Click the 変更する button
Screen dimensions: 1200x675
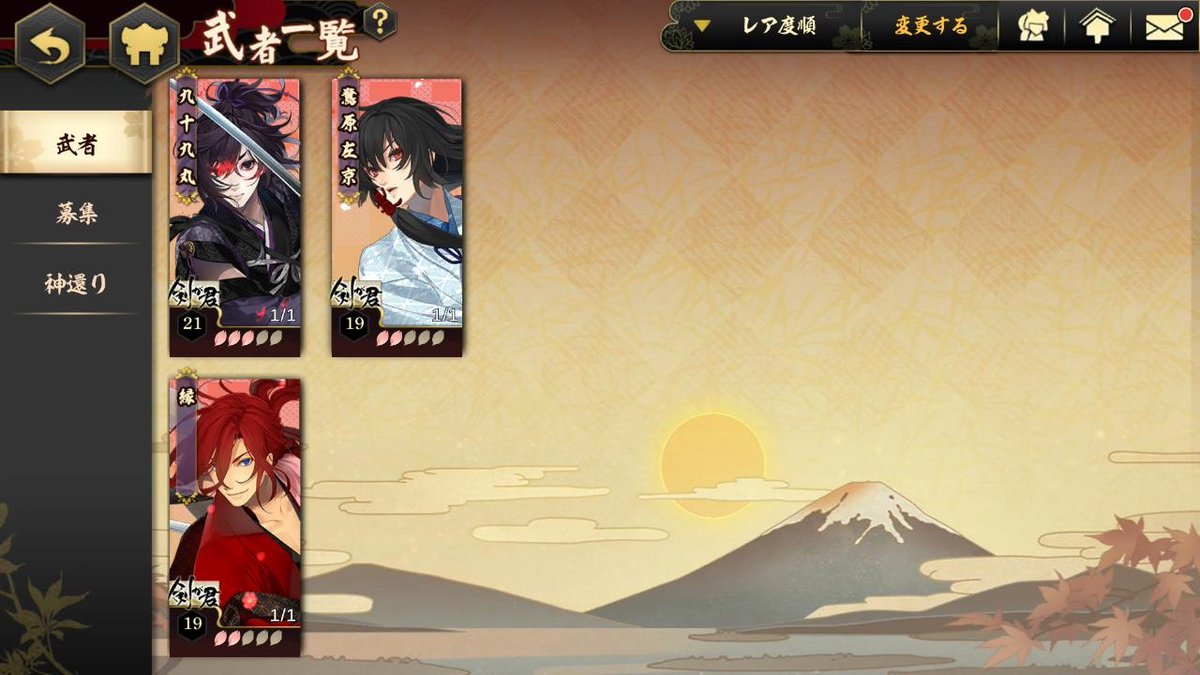click(930, 26)
